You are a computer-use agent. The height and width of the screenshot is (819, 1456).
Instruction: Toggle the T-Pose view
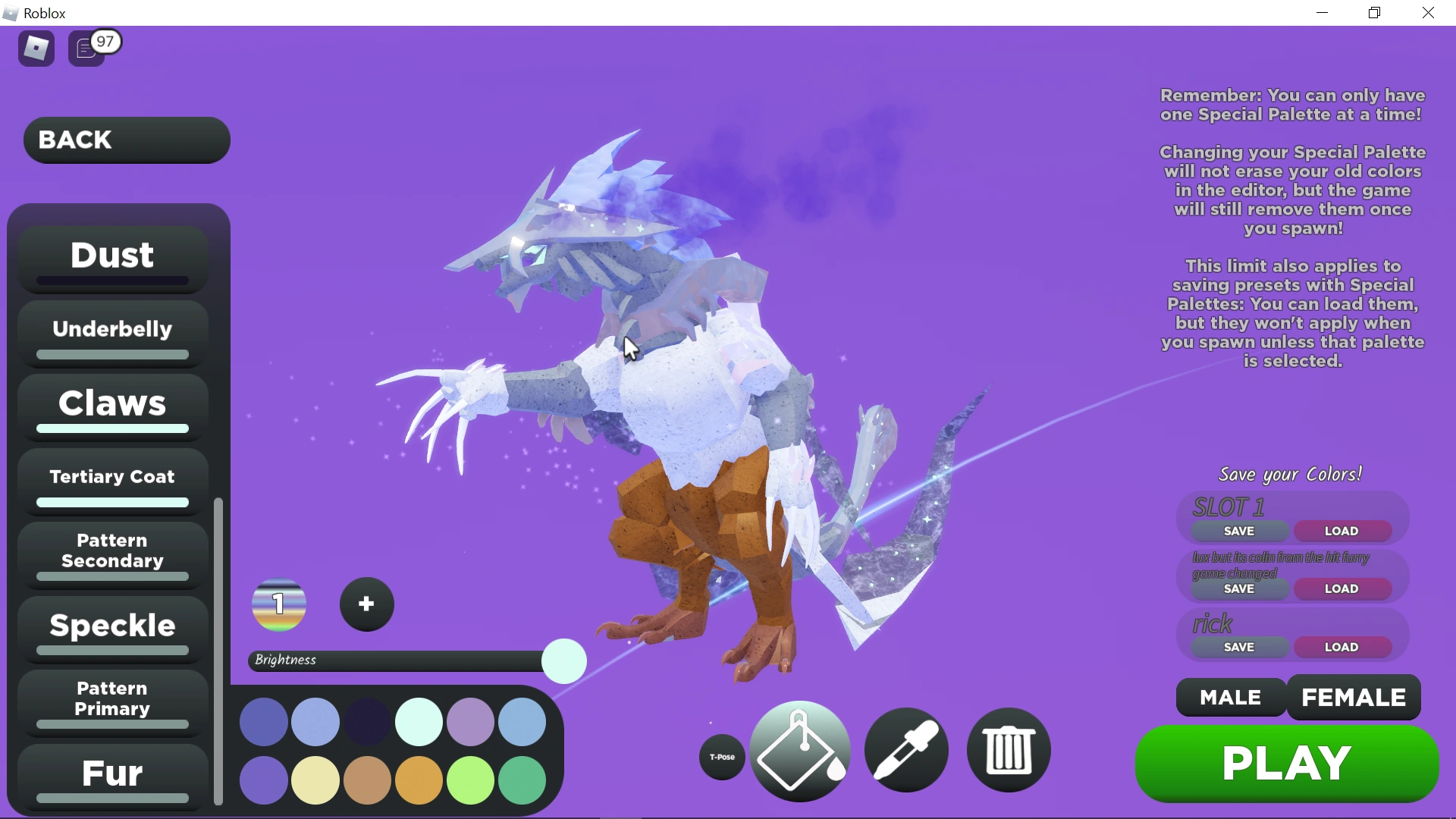[721, 756]
